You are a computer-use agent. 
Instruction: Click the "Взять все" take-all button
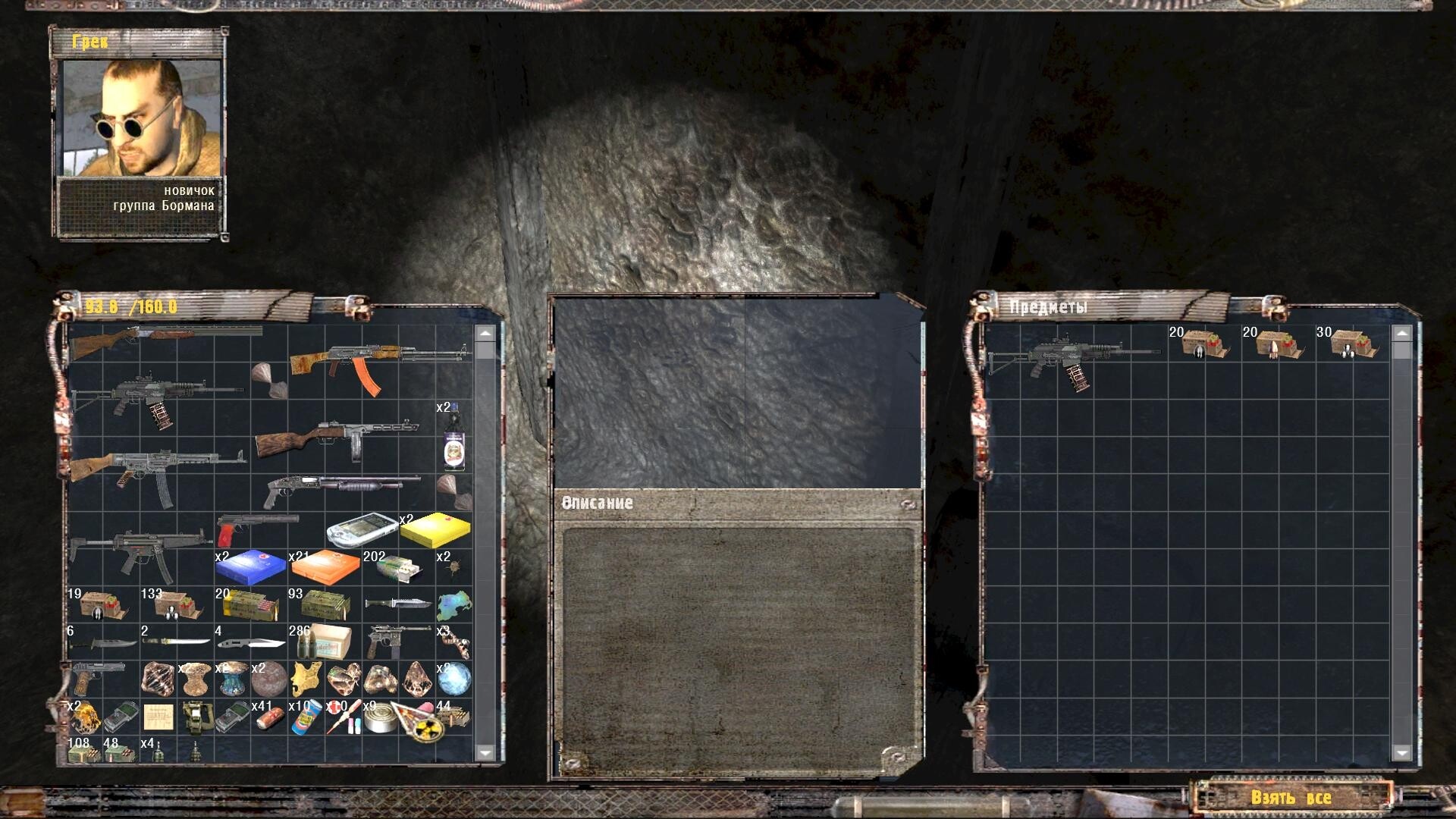(1291, 798)
